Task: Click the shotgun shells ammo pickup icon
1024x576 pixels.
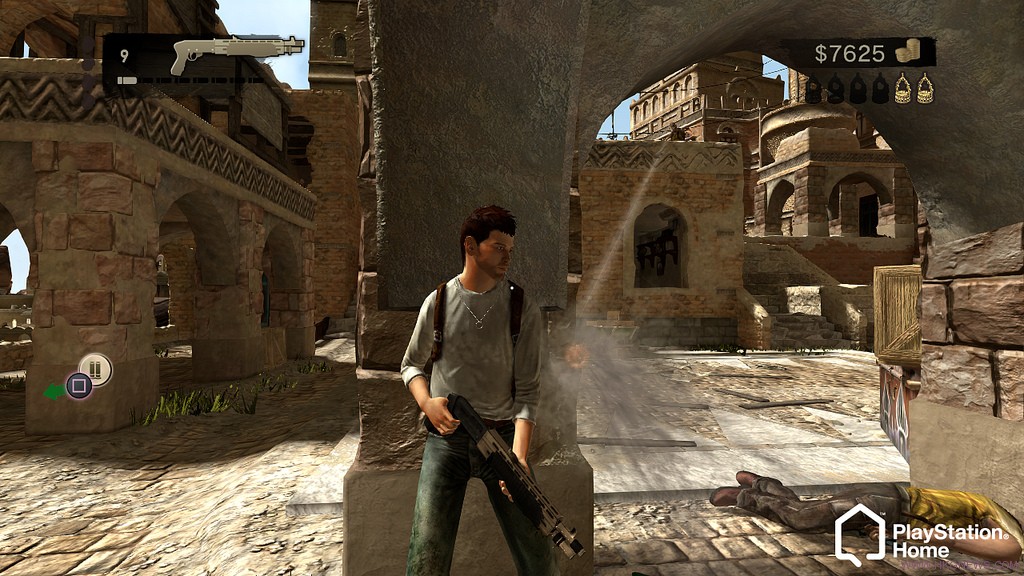Action: [x=96, y=369]
